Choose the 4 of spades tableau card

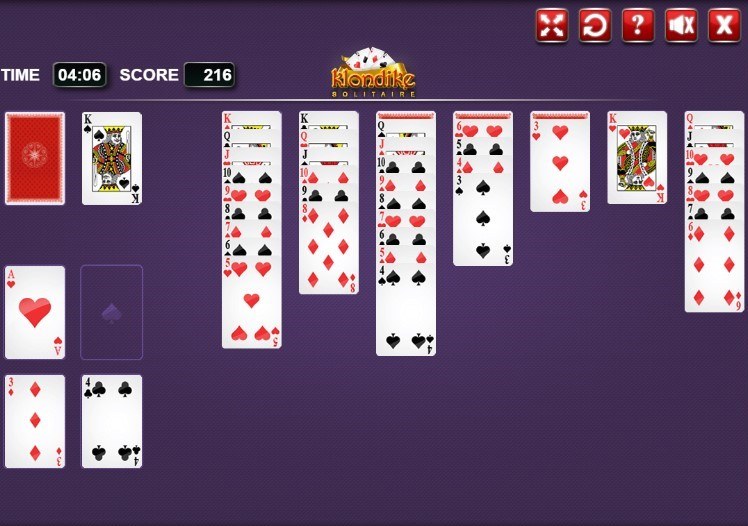(x=405, y=315)
